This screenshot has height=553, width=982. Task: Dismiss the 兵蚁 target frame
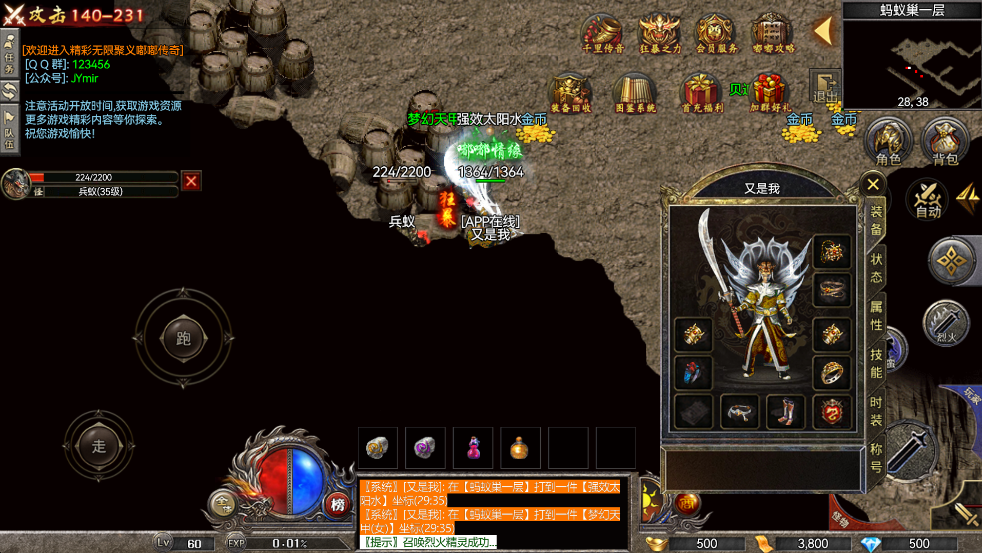(x=191, y=181)
